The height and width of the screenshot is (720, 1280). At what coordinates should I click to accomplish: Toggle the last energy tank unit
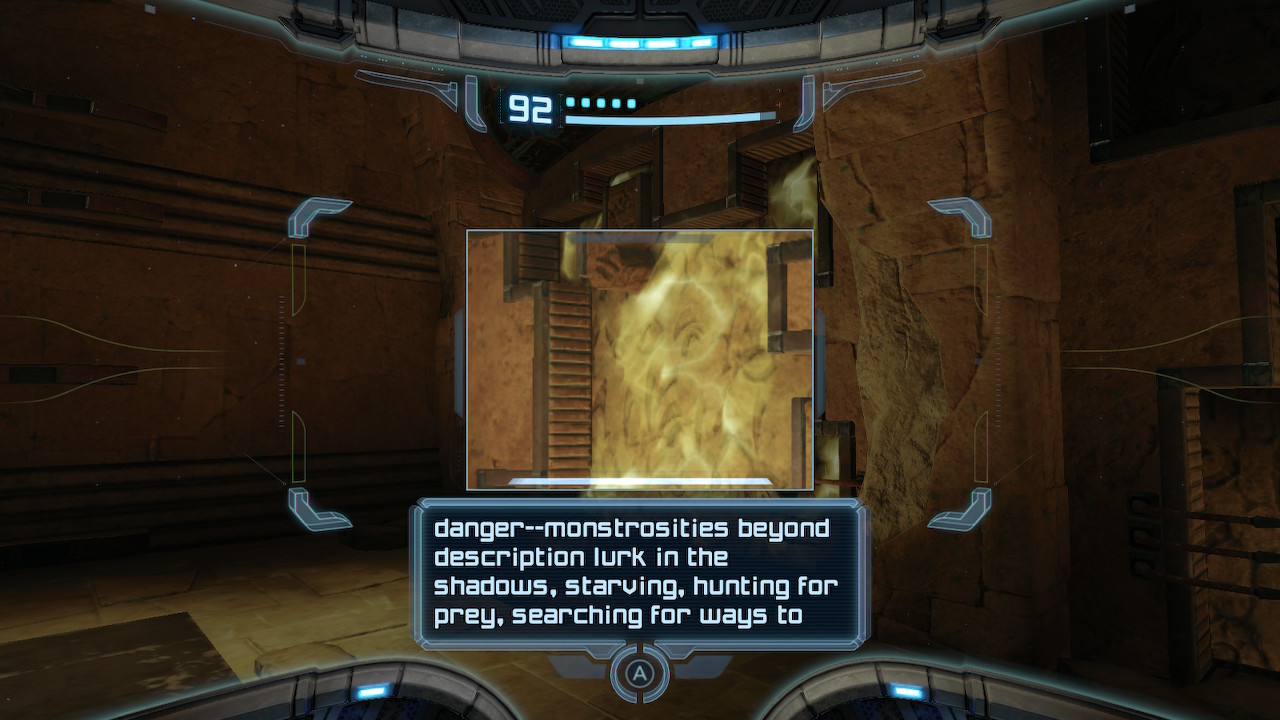[x=631, y=101]
